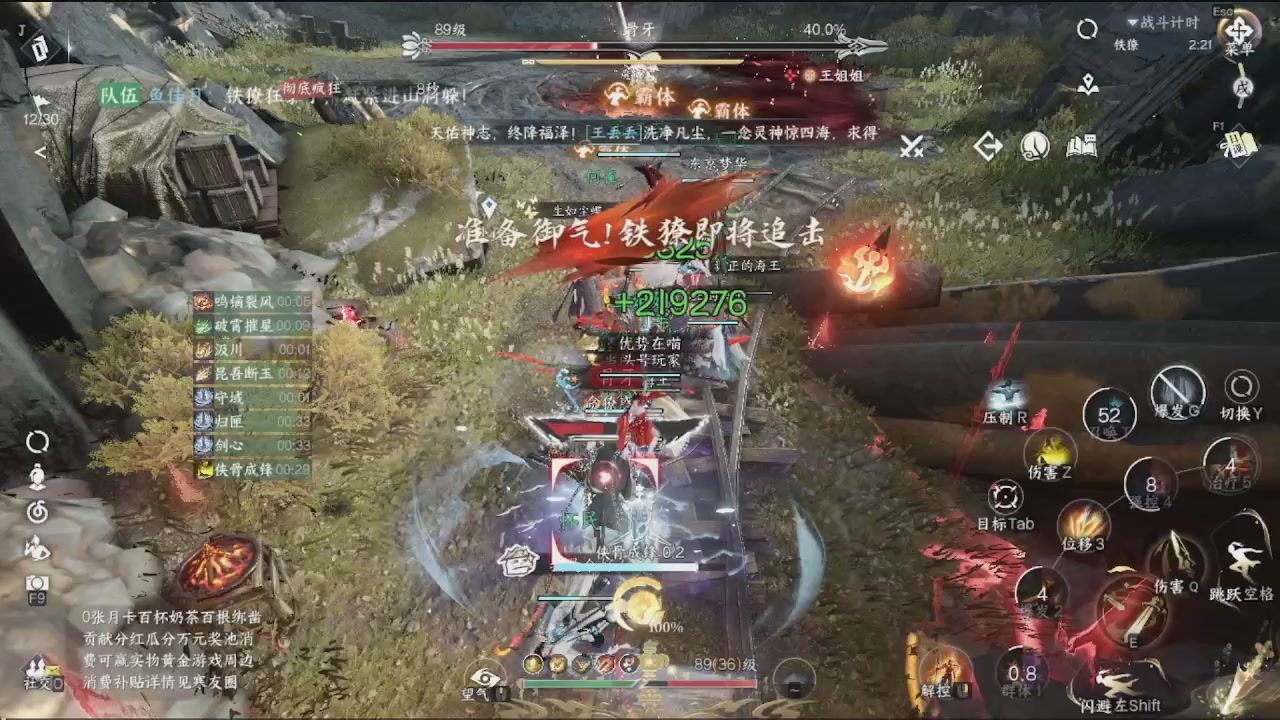Screen dimensions: 1280x720
Task: Open the 社交 social panel icon
Action: pos(38,668)
